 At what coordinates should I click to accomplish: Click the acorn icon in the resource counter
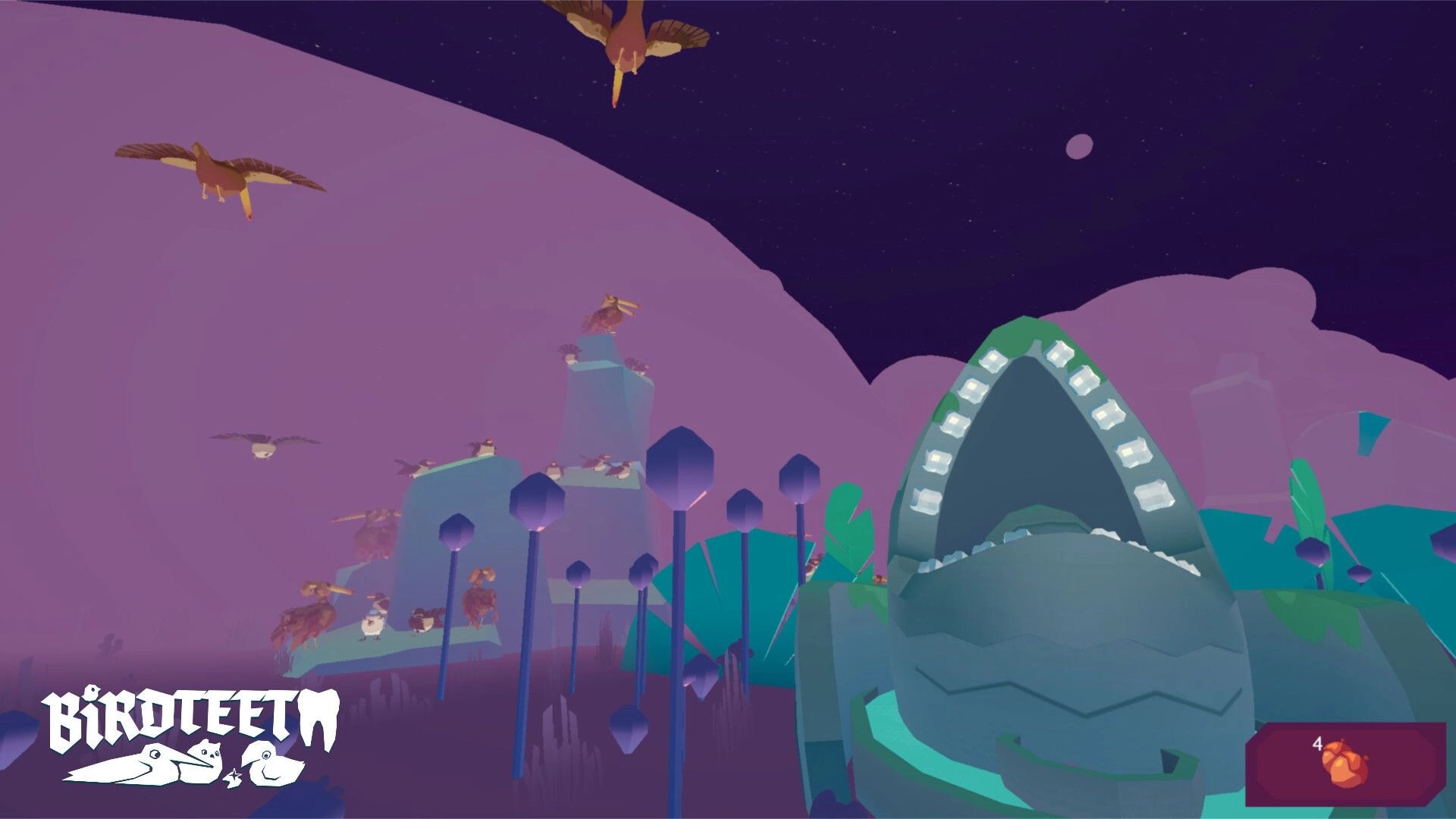(1346, 764)
